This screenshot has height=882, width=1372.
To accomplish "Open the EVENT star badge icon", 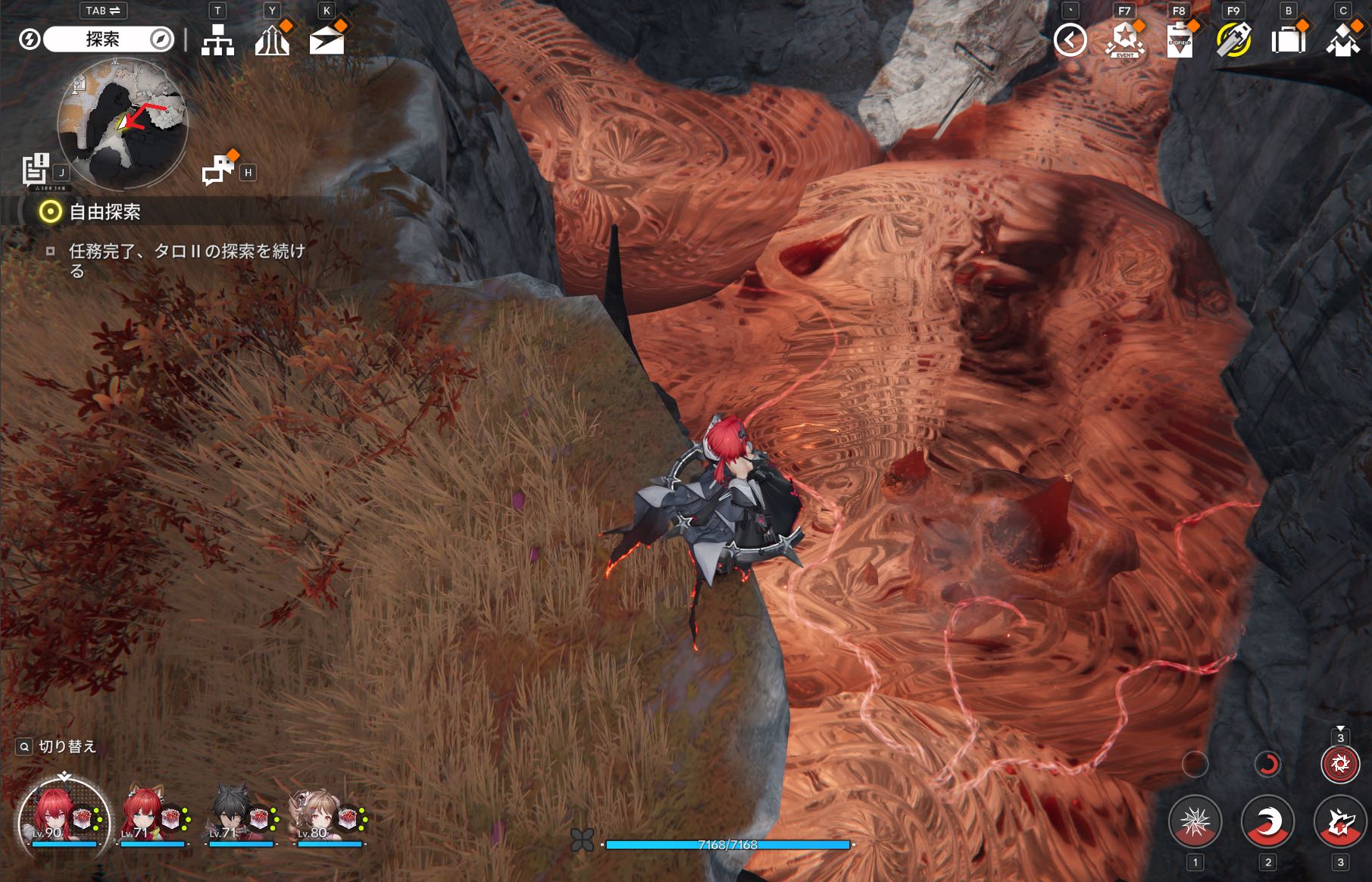I will 1124,40.
